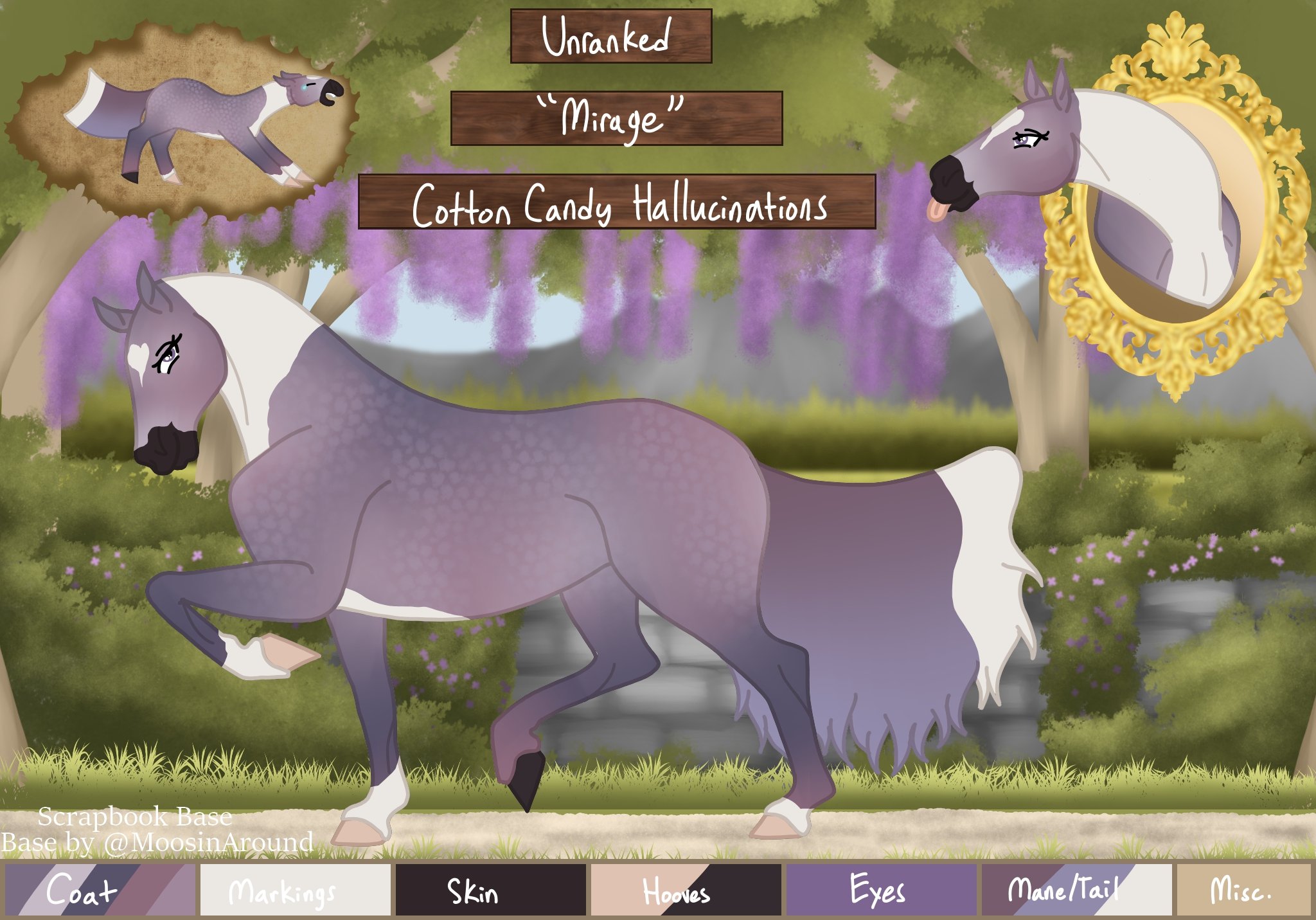Click the Unranked rank plaque
Image resolution: width=1316 pixels, height=920 pixels.
pos(611,36)
